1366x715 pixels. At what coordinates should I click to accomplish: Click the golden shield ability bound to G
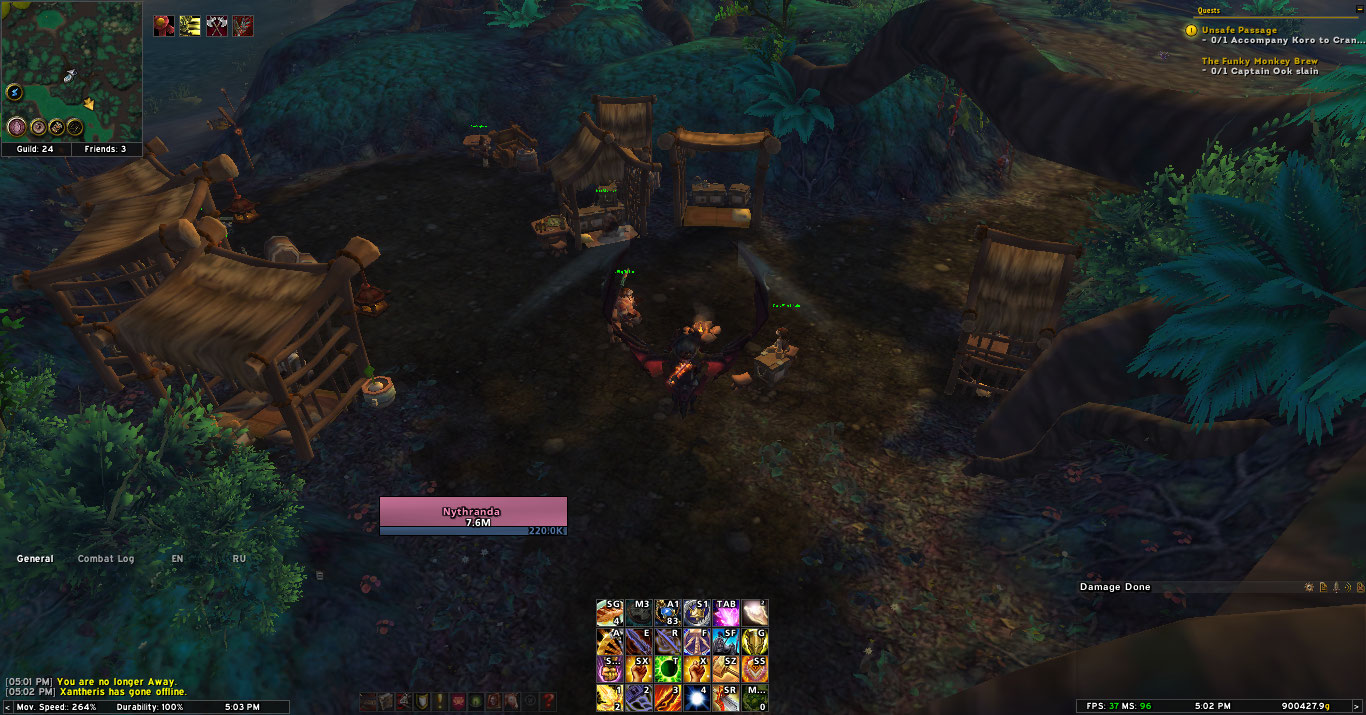(x=755, y=641)
